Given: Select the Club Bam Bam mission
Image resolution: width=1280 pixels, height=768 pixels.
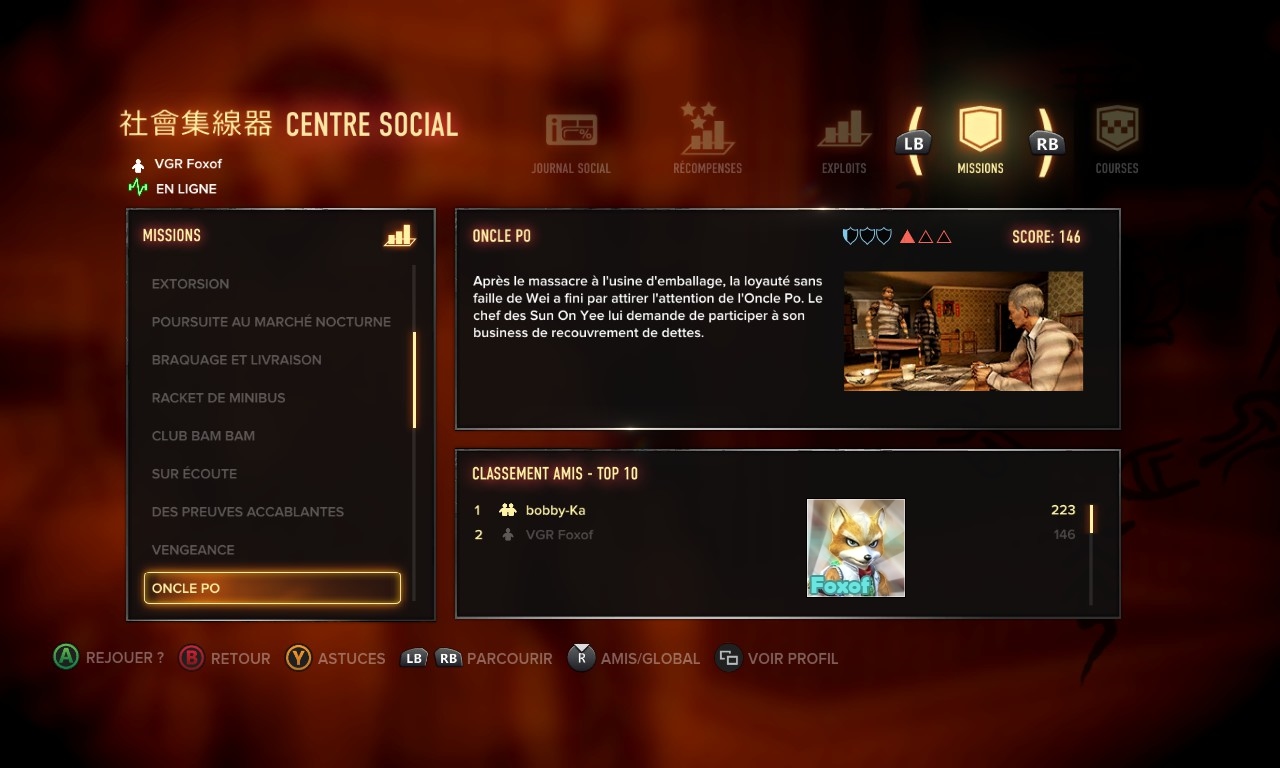Looking at the screenshot, I should point(203,436).
